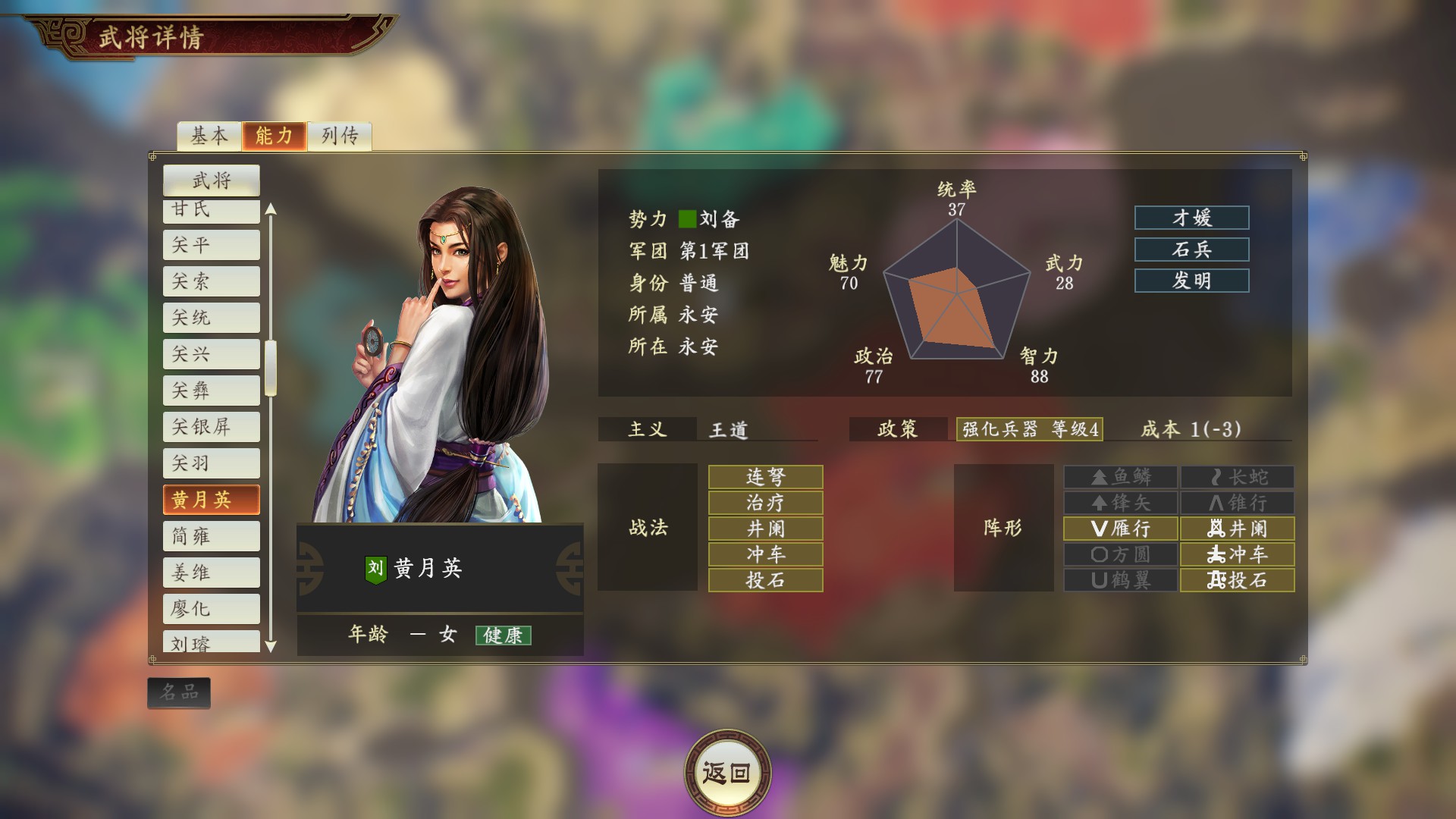Switch to the 列传 tab
This screenshot has width=1456, height=819.
pos(339,137)
